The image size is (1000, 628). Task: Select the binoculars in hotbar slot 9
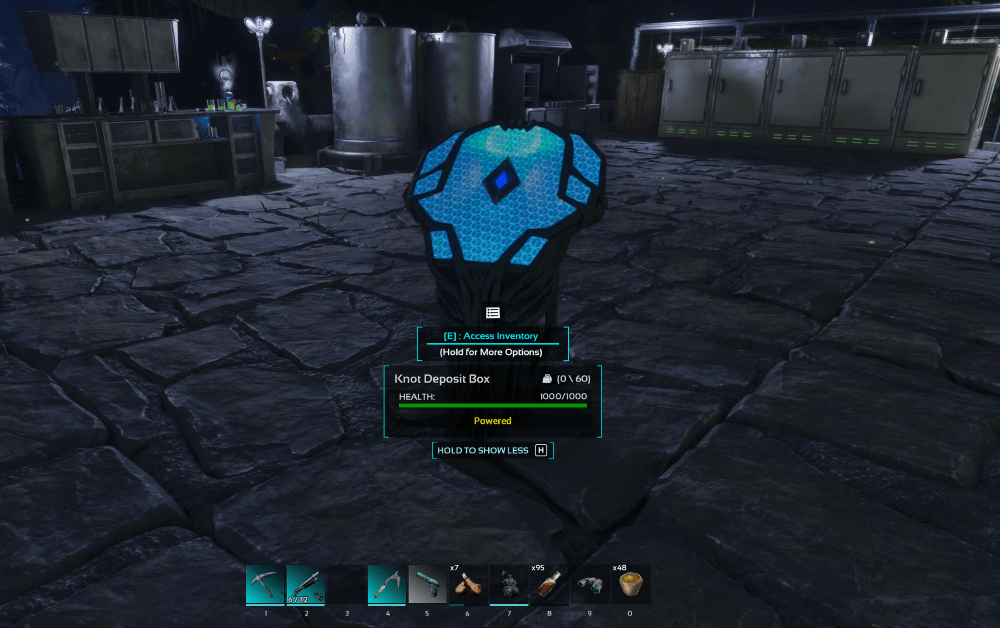[x=590, y=584]
